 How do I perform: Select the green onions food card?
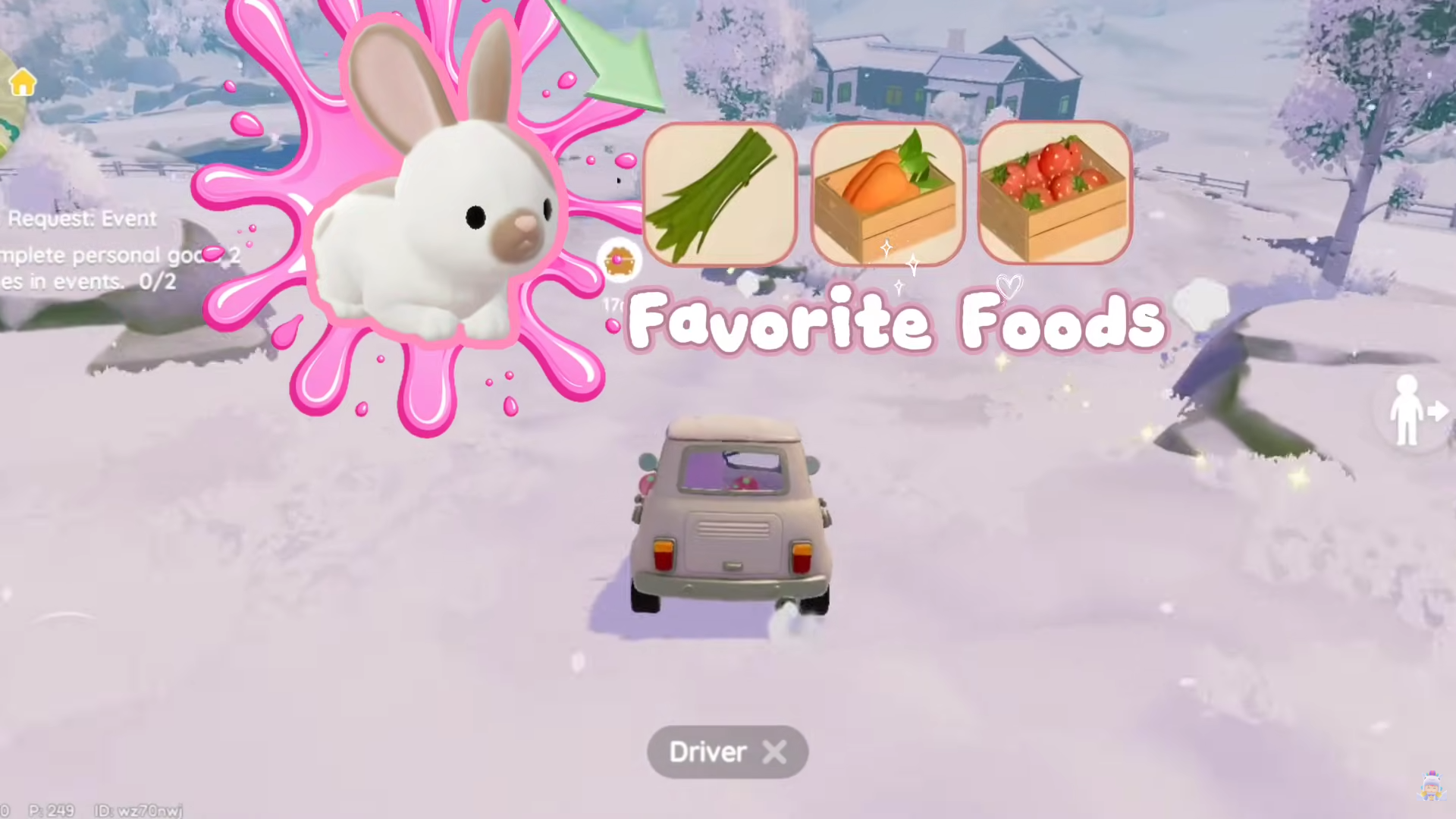tap(720, 195)
